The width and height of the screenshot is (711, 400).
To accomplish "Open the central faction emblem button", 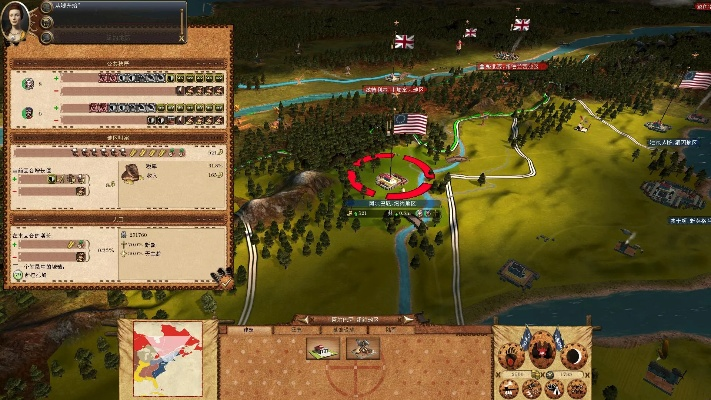I will click(543, 355).
